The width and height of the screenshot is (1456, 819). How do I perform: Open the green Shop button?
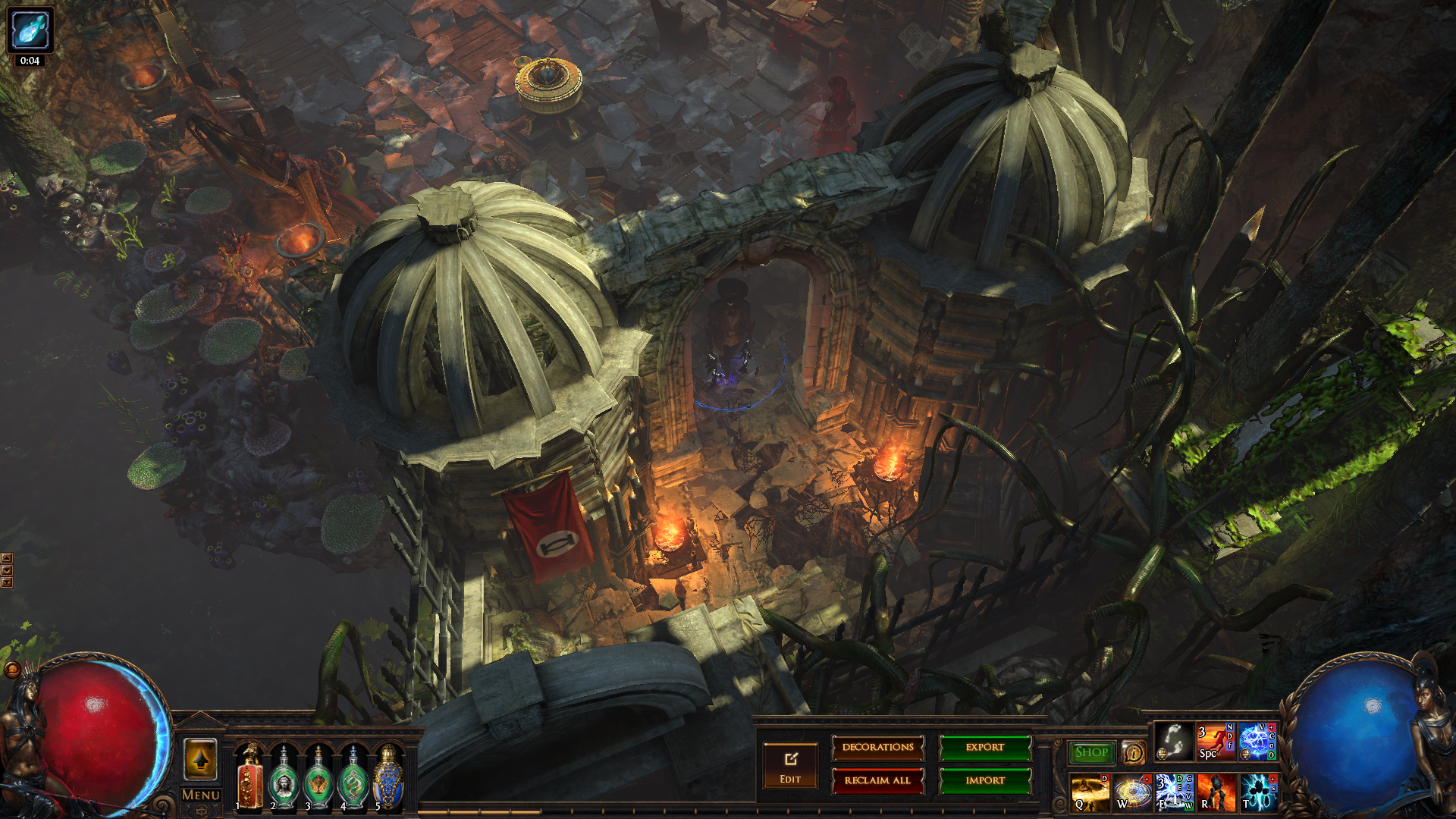[1091, 752]
